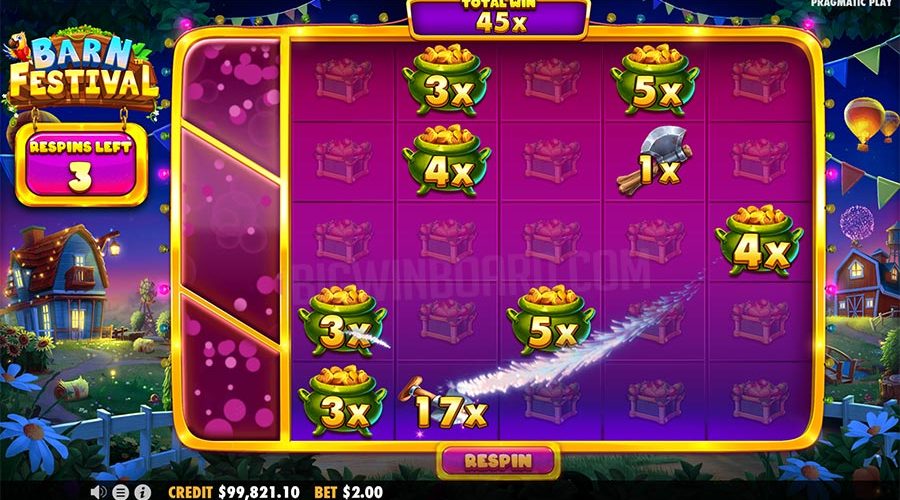Click the RESPIN button
900x500 pixels.
pyautogui.click(x=497, y=461)
